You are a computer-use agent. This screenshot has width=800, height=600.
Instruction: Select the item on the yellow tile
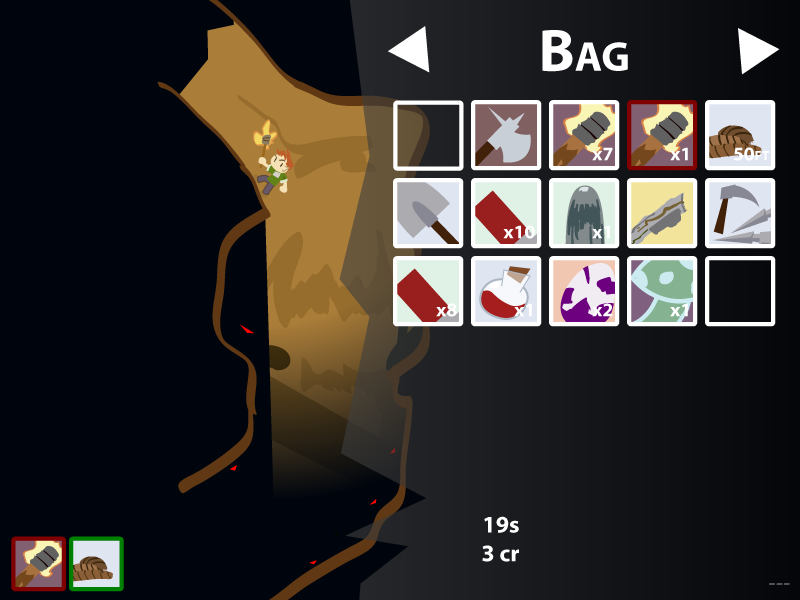662,213
